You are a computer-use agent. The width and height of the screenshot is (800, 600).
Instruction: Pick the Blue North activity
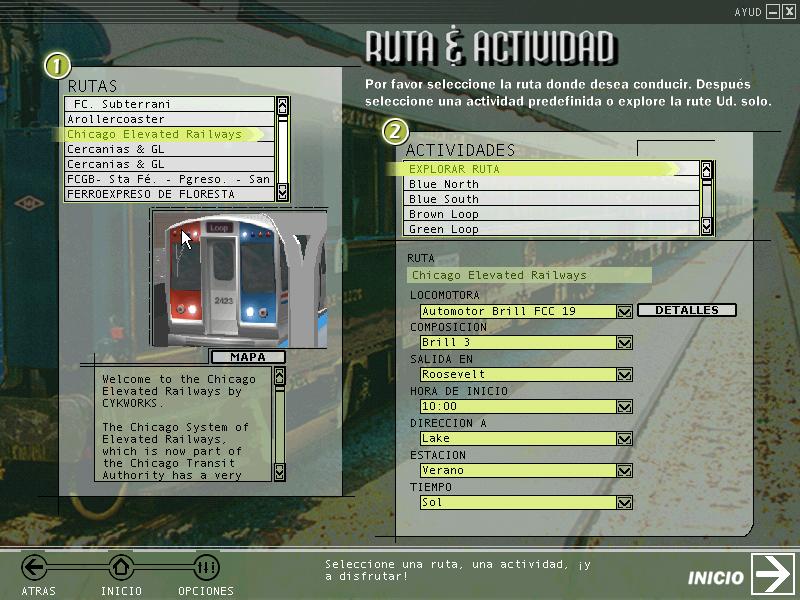(x=550, y=184)
